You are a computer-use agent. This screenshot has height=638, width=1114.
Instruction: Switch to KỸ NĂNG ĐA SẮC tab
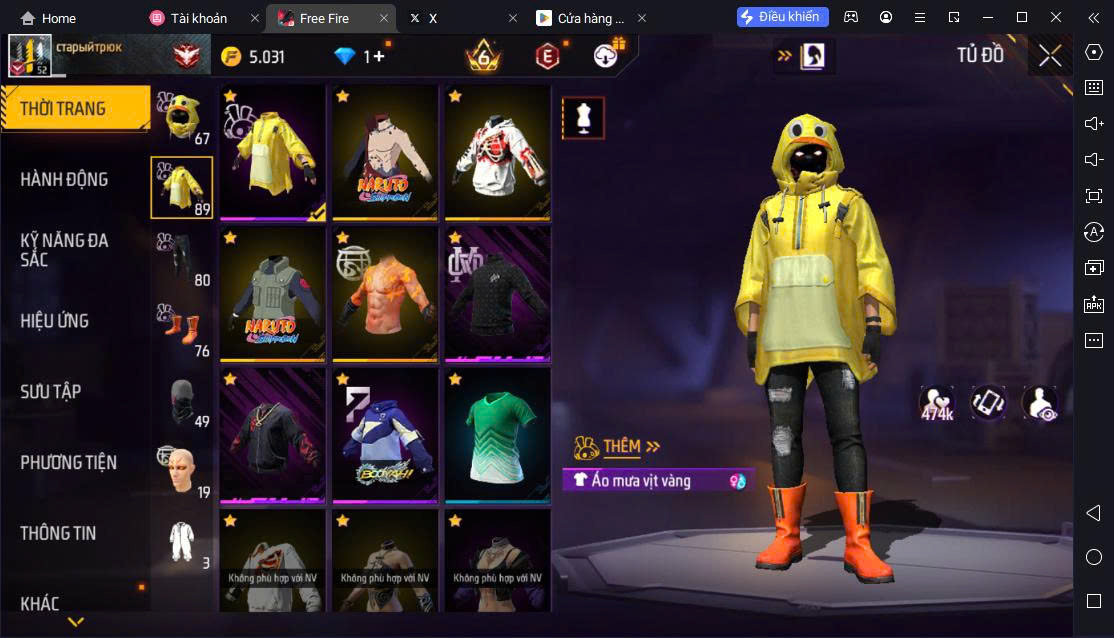(65, 250)
